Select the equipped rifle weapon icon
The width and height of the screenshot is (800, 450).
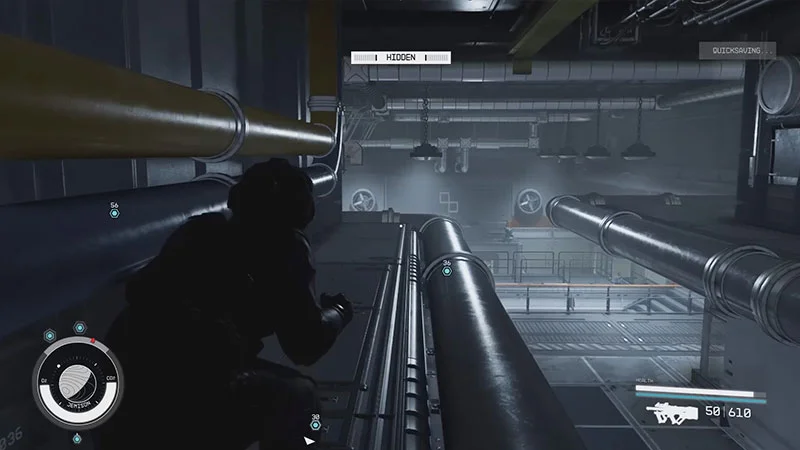tap(671, 411)
